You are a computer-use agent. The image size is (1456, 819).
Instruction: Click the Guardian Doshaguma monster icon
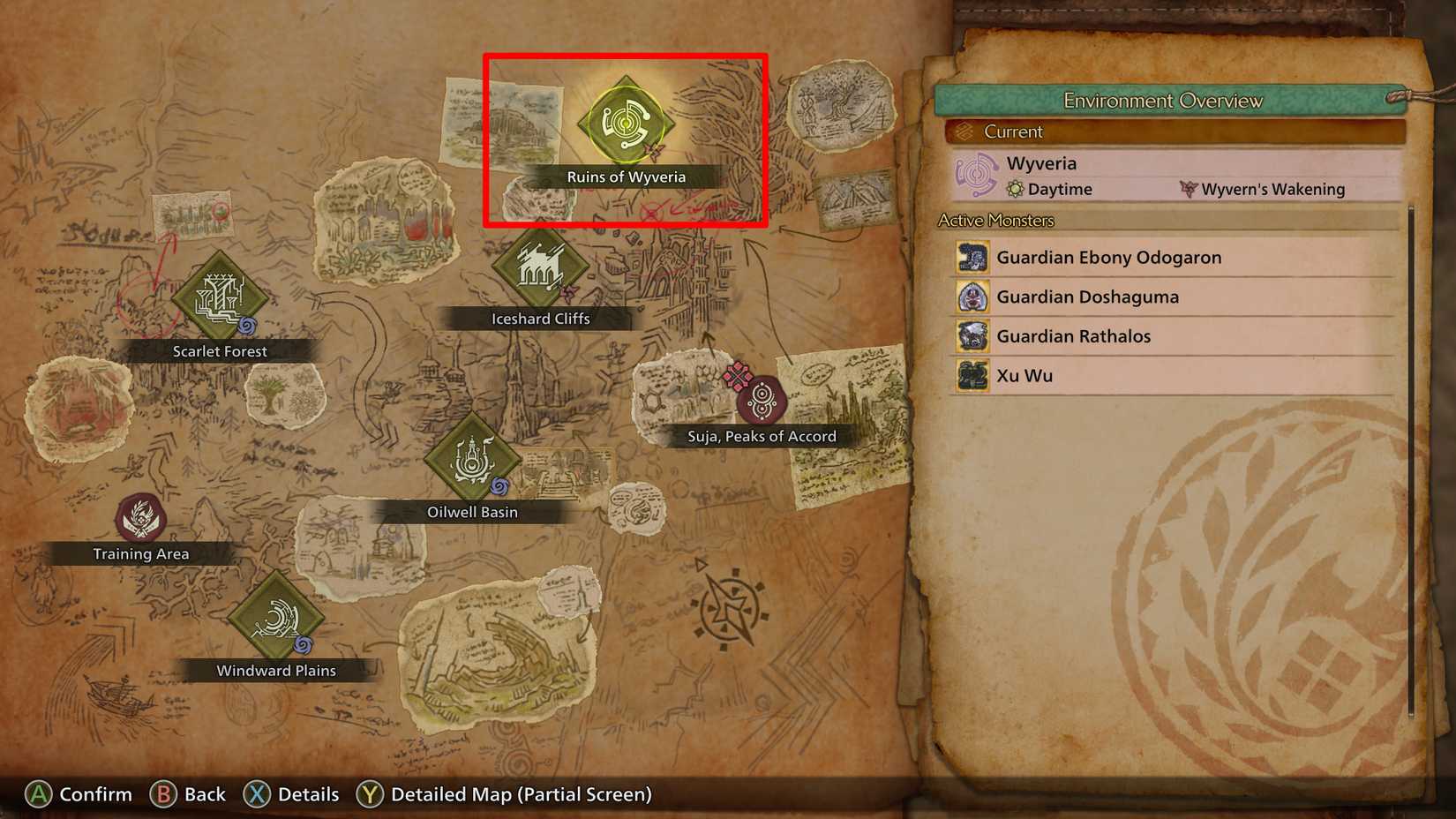[x=973, y=297]
